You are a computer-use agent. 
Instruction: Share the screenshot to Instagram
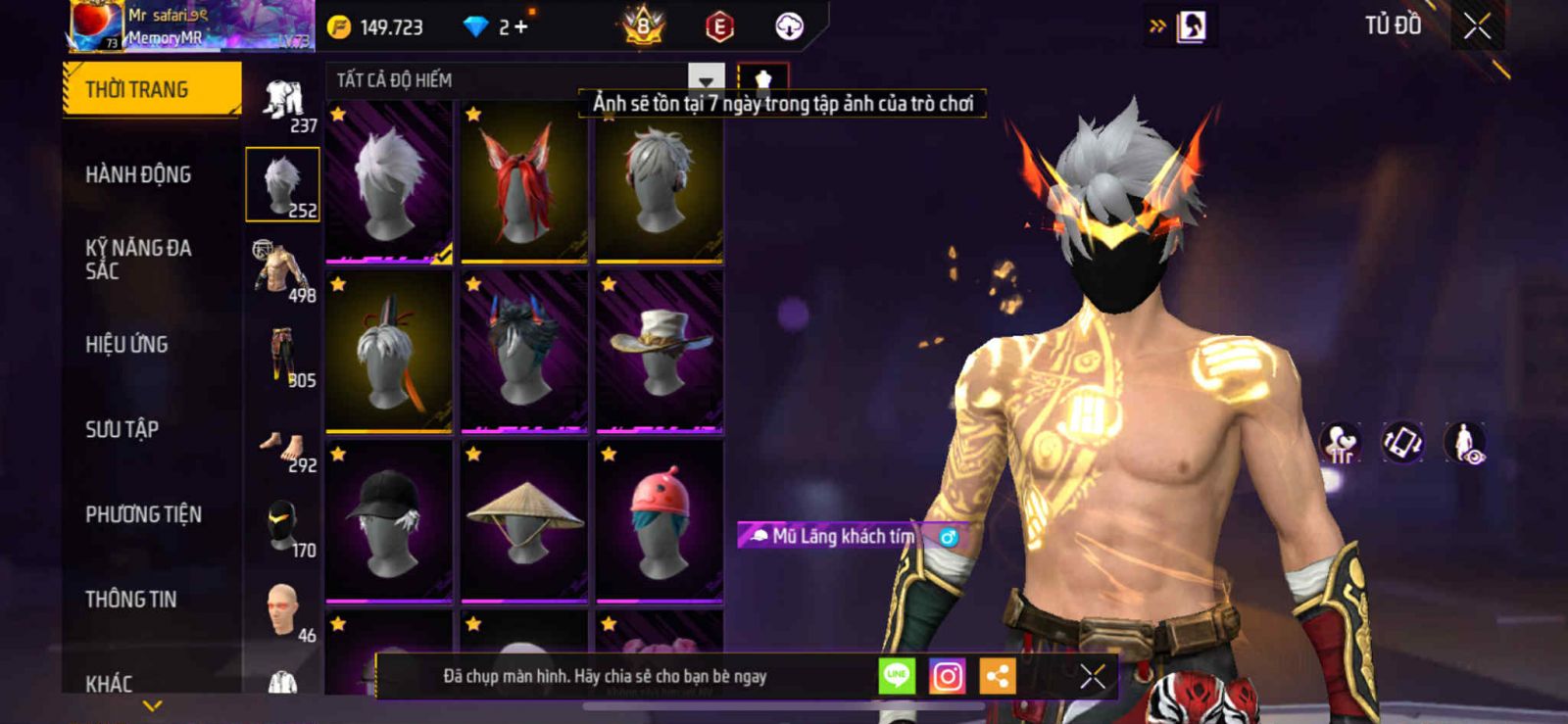point(947,676)
